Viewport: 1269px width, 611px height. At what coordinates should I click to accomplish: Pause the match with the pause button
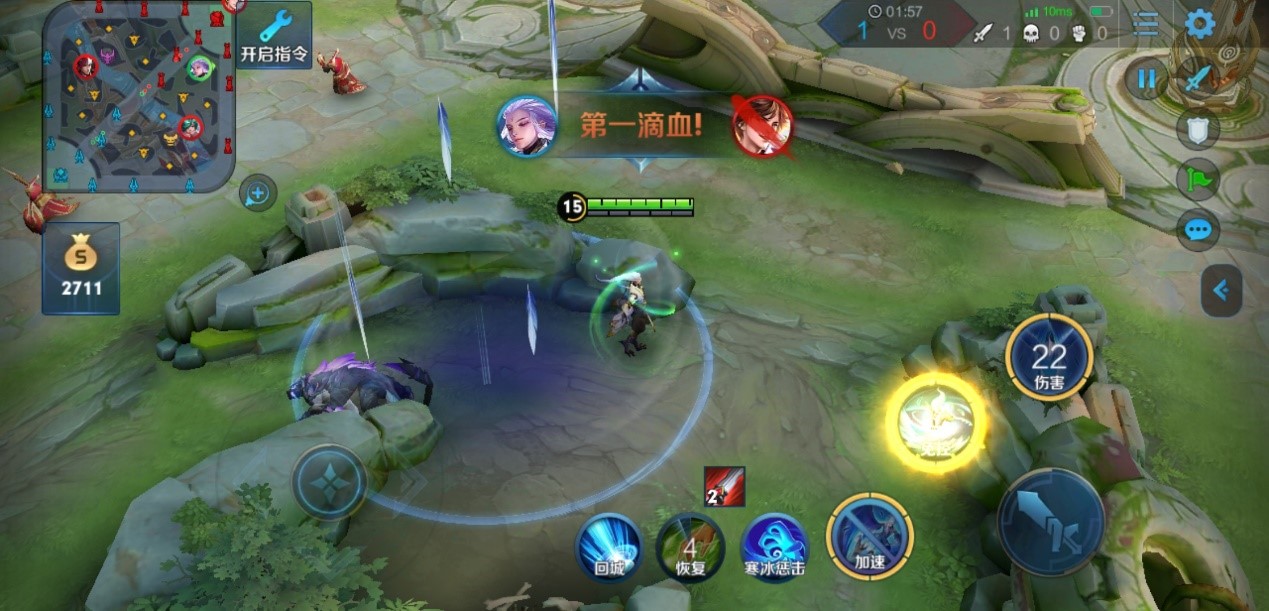[x=1146, y=78]
